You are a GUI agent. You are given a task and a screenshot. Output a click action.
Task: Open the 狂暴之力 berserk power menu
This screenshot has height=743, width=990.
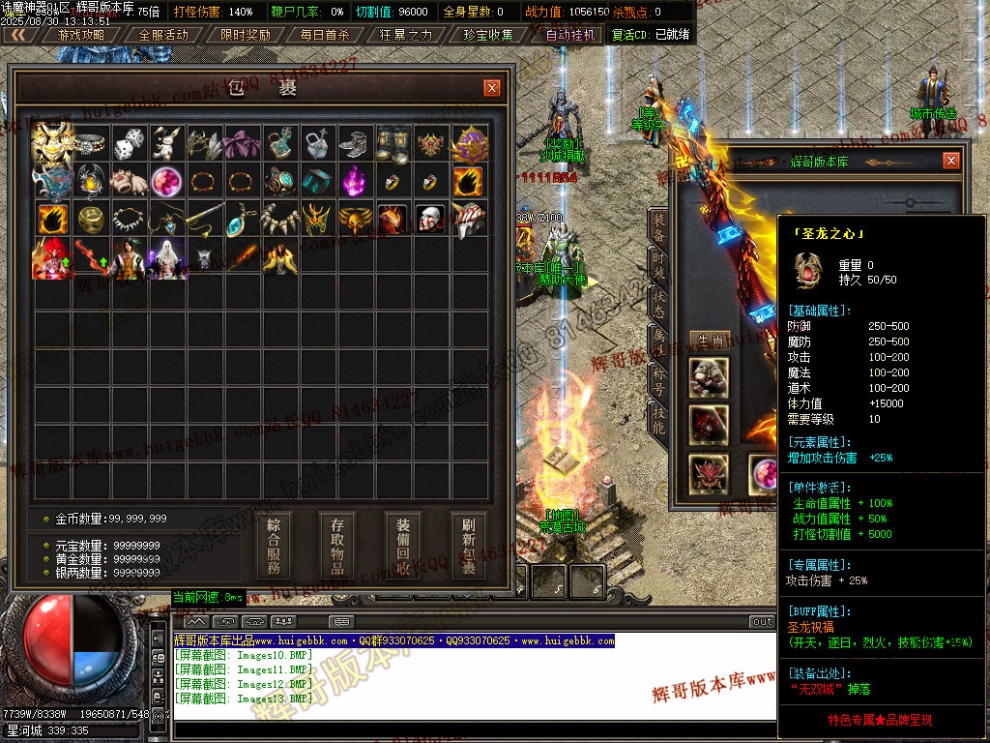coord(406,34)
